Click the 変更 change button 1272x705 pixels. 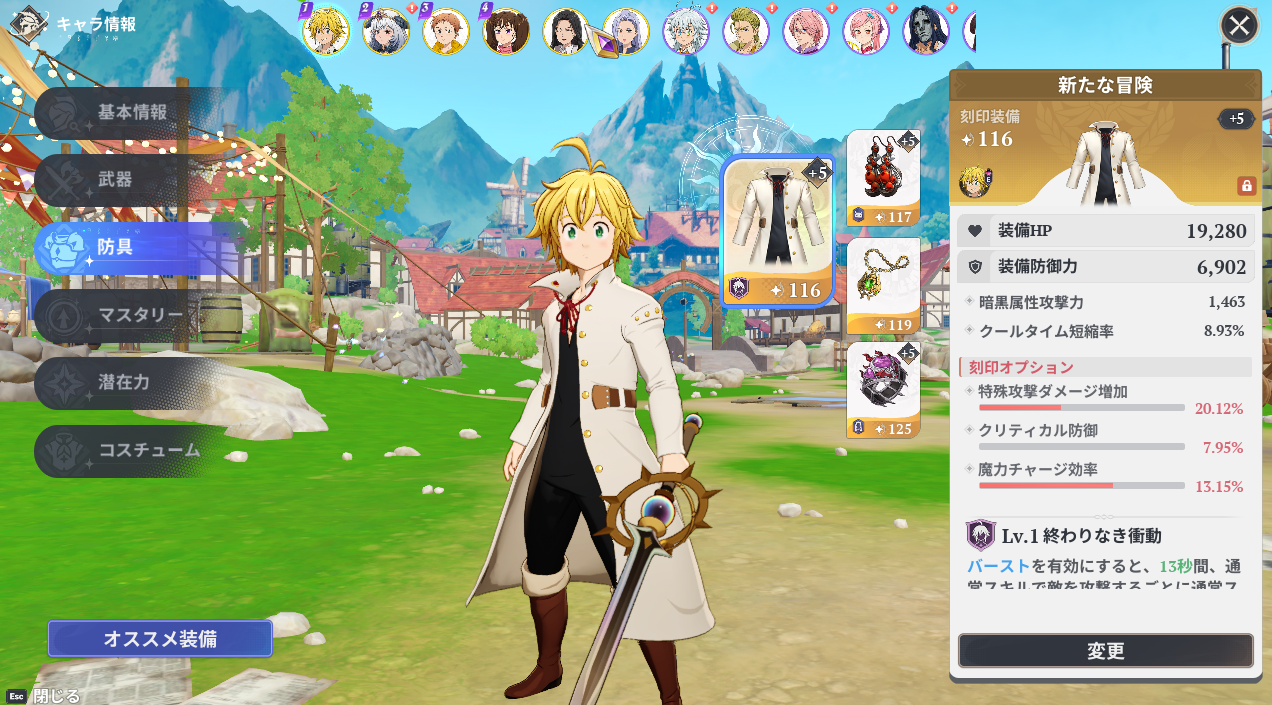(1105, 651)
